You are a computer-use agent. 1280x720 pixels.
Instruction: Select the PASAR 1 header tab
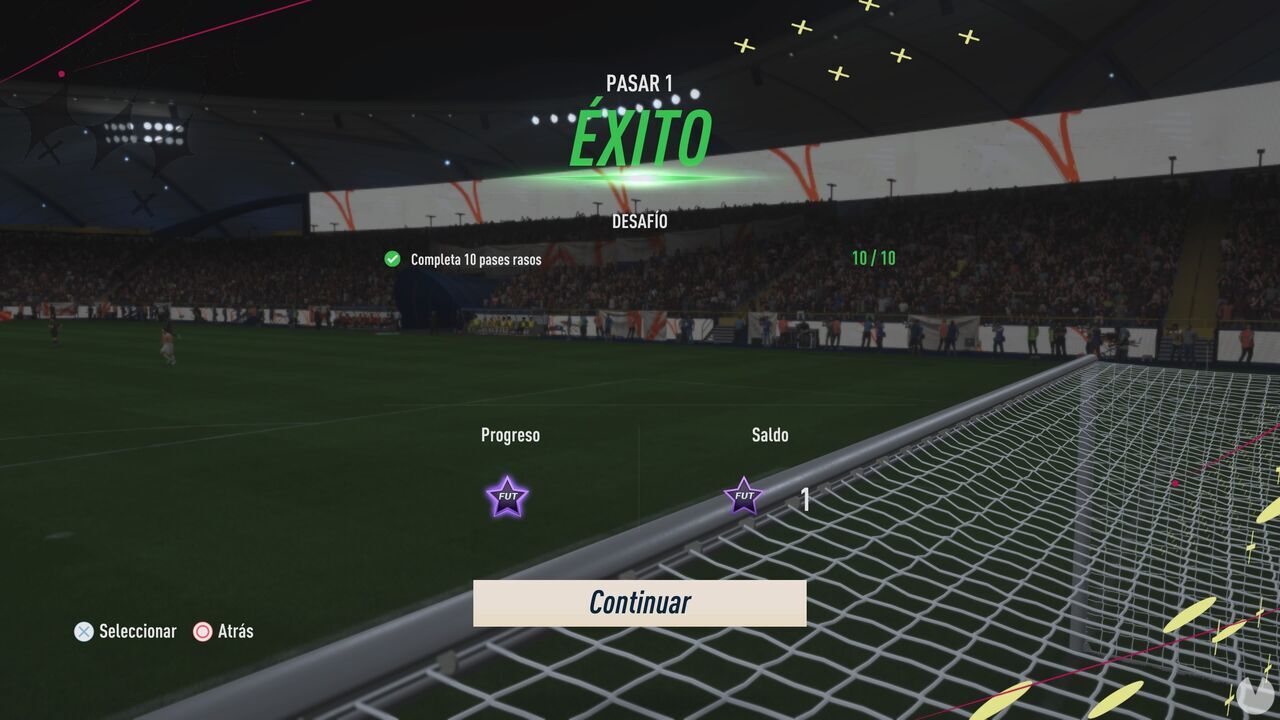tap(640, 83)
